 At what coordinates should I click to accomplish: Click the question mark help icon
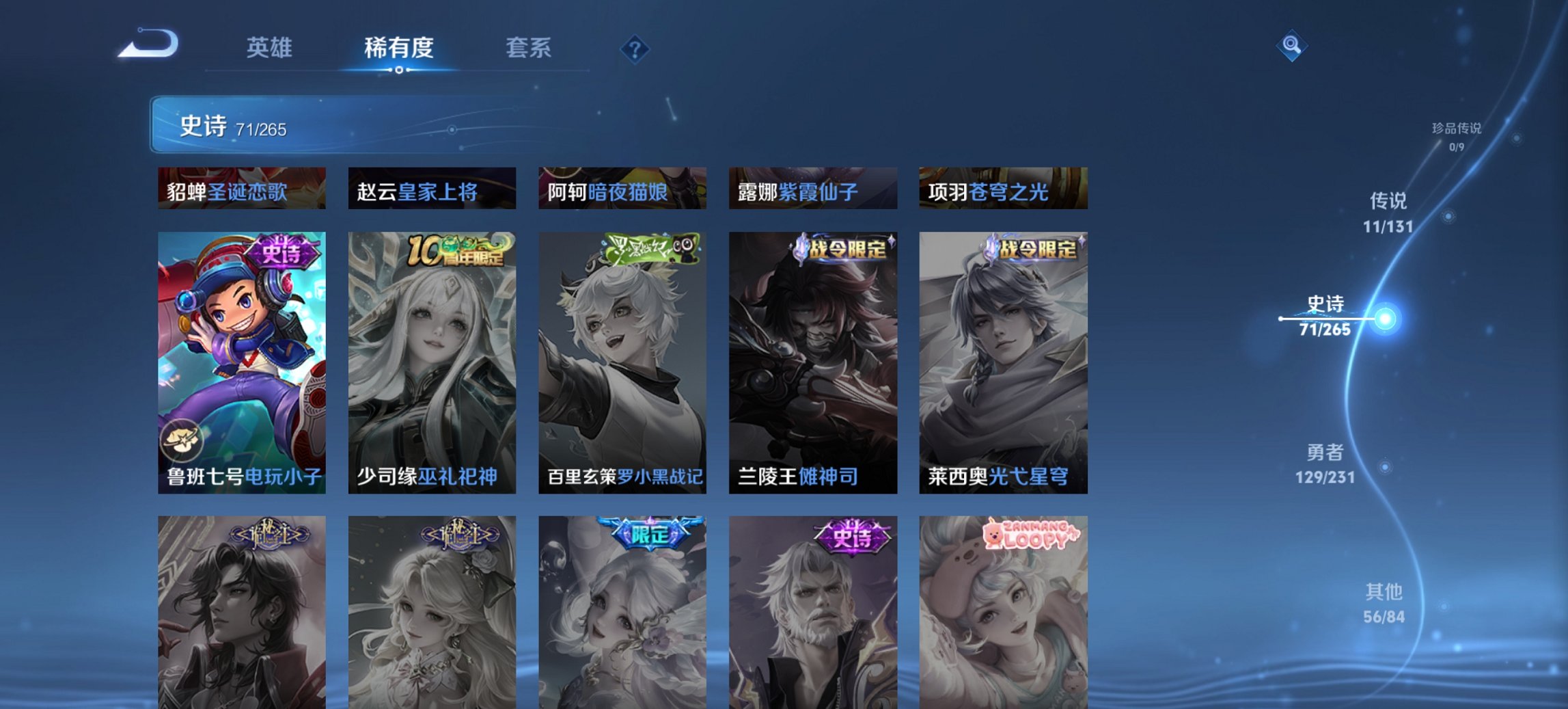tap(635, 49)
